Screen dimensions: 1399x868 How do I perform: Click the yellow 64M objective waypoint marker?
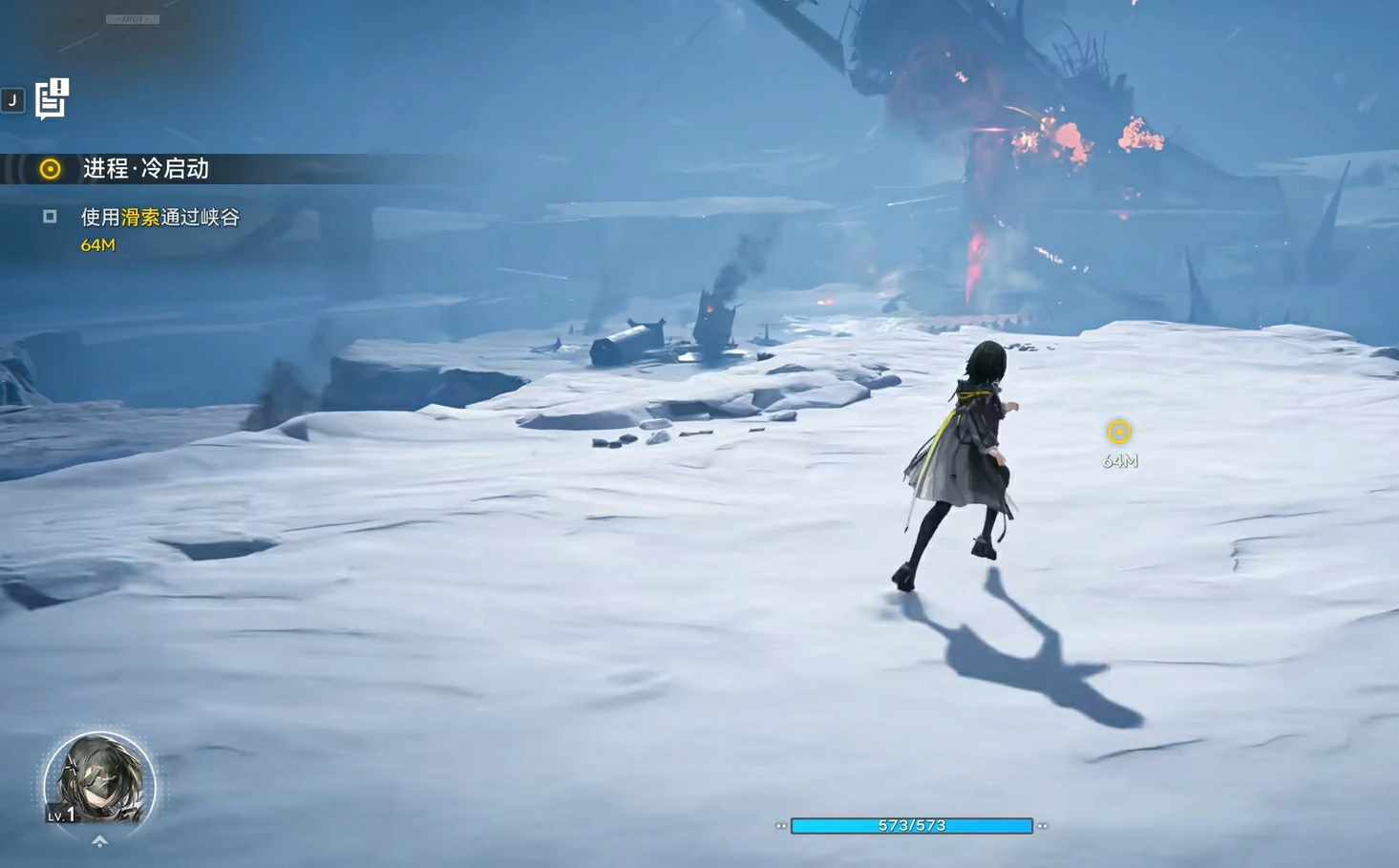(x=1118, y=433)
